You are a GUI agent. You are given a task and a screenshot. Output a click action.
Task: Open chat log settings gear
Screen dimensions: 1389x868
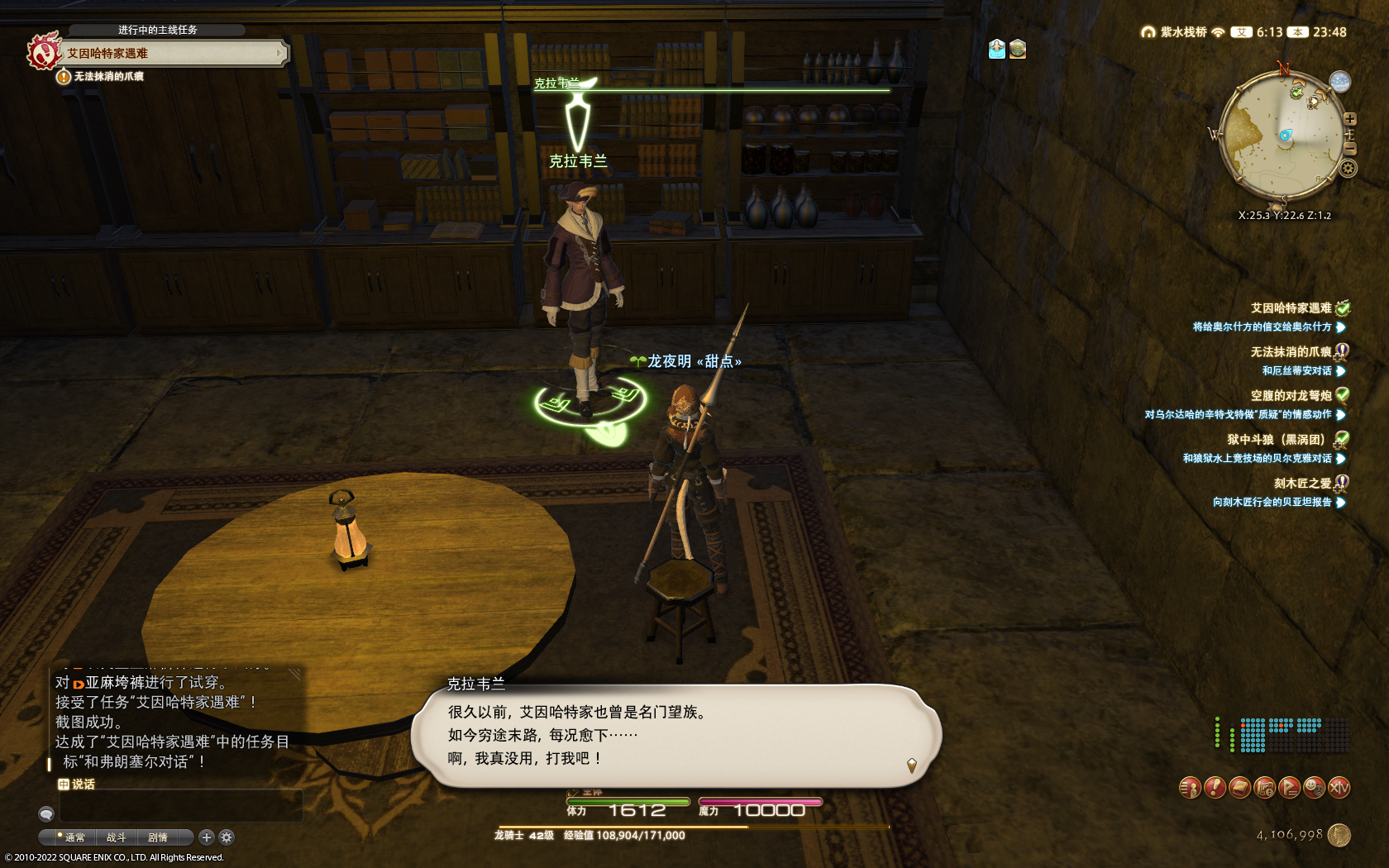[x=227, y=837]
